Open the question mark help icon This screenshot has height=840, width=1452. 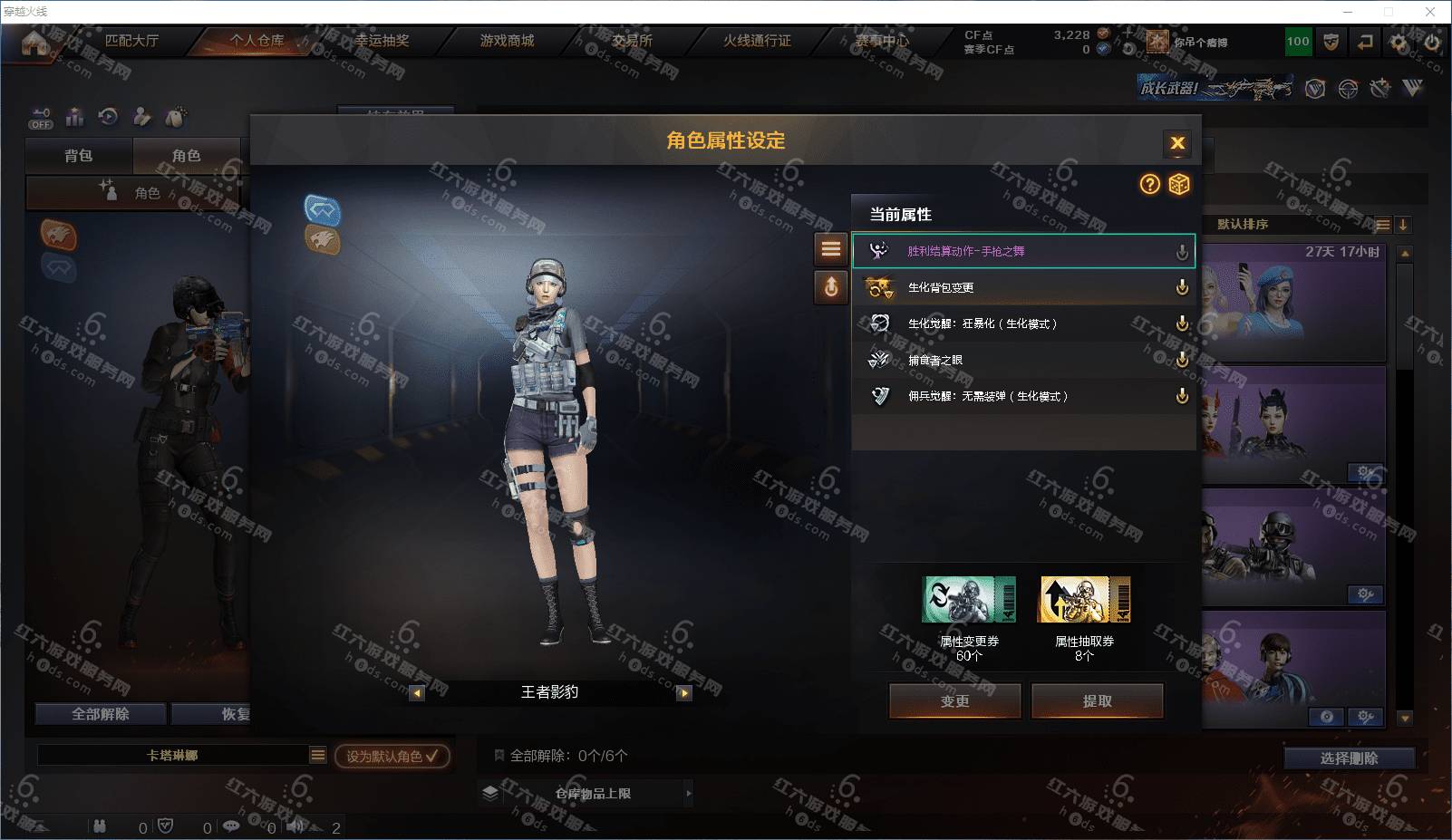1149,185
